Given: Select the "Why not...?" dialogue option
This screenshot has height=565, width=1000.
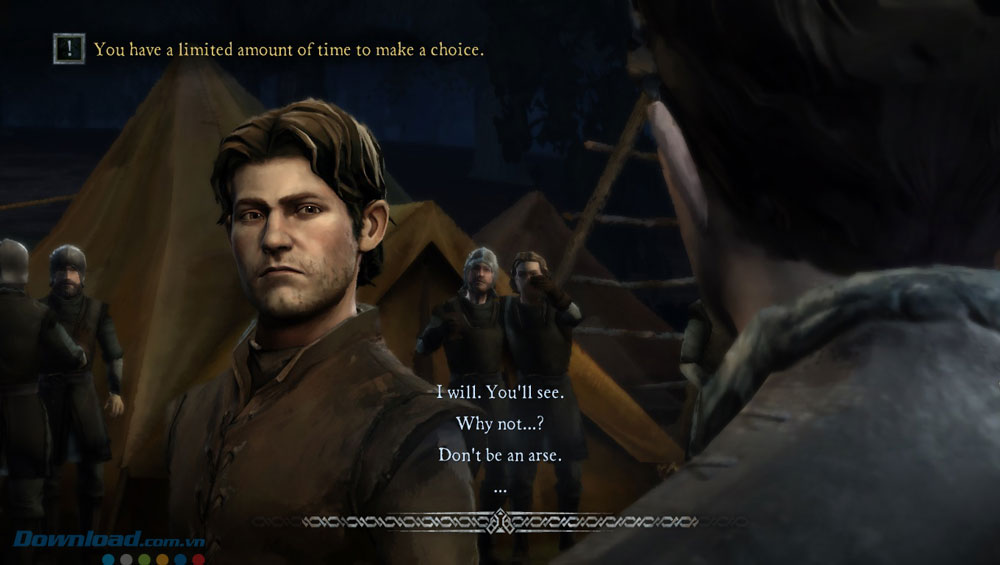Looking at the screenshot, I should [500, 423].
